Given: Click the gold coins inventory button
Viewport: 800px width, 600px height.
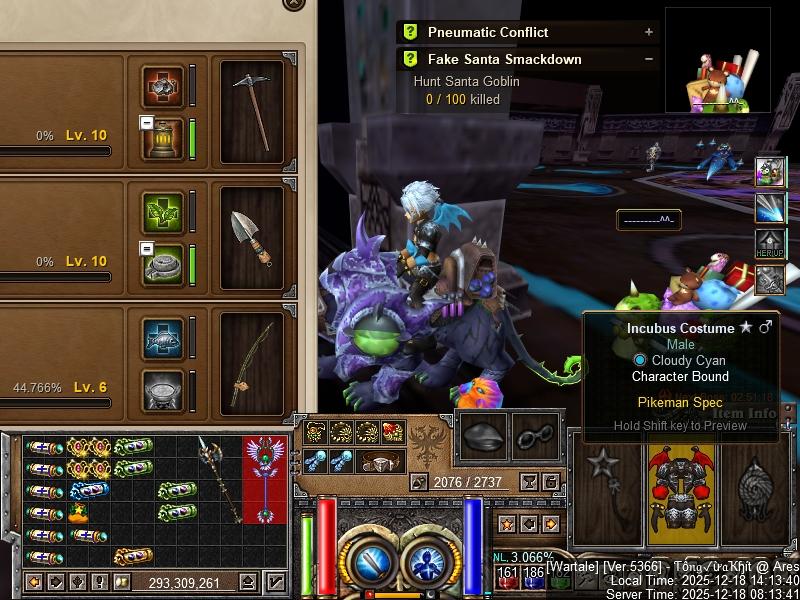Looking at the screenshot, I should [x=123, y=582].
